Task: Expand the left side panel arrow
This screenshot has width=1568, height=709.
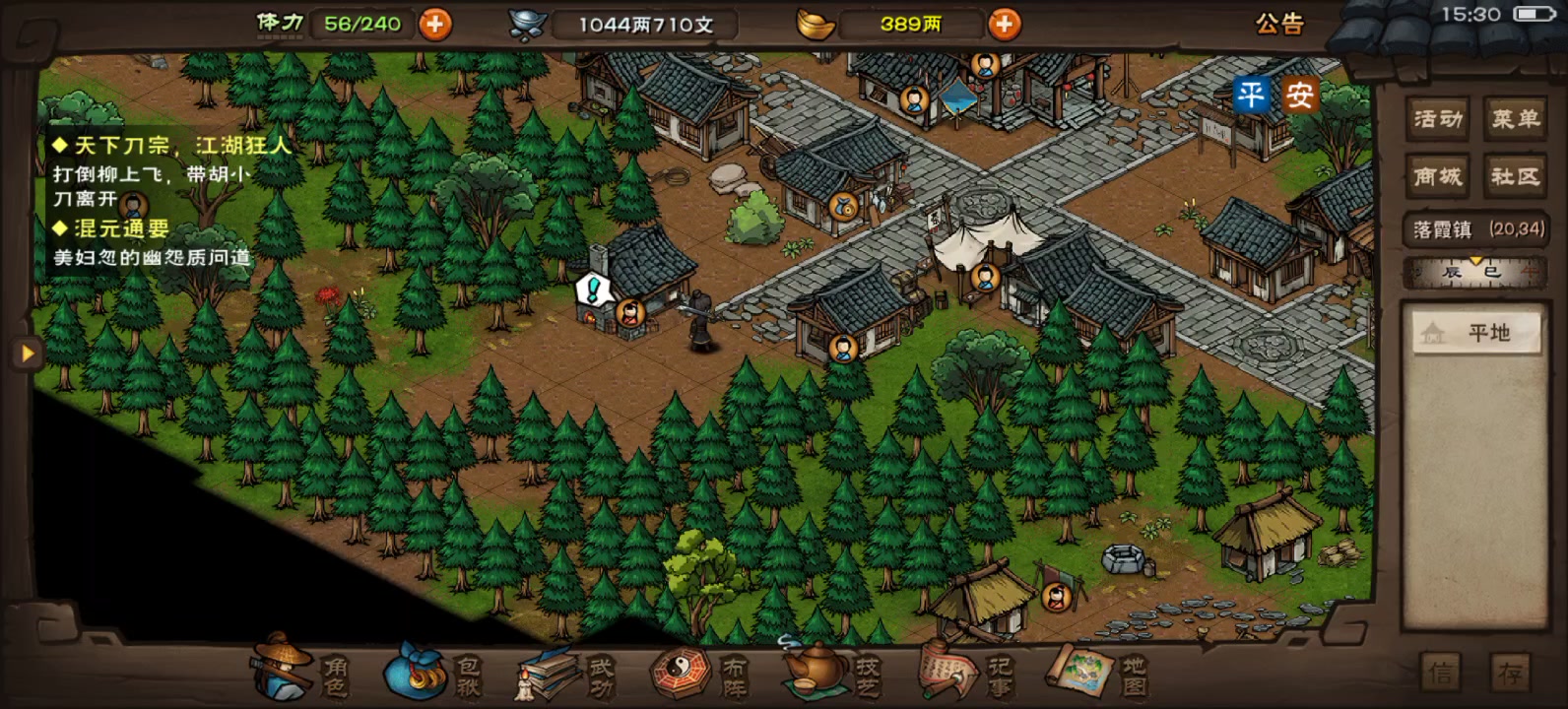Action: point(27,353)
